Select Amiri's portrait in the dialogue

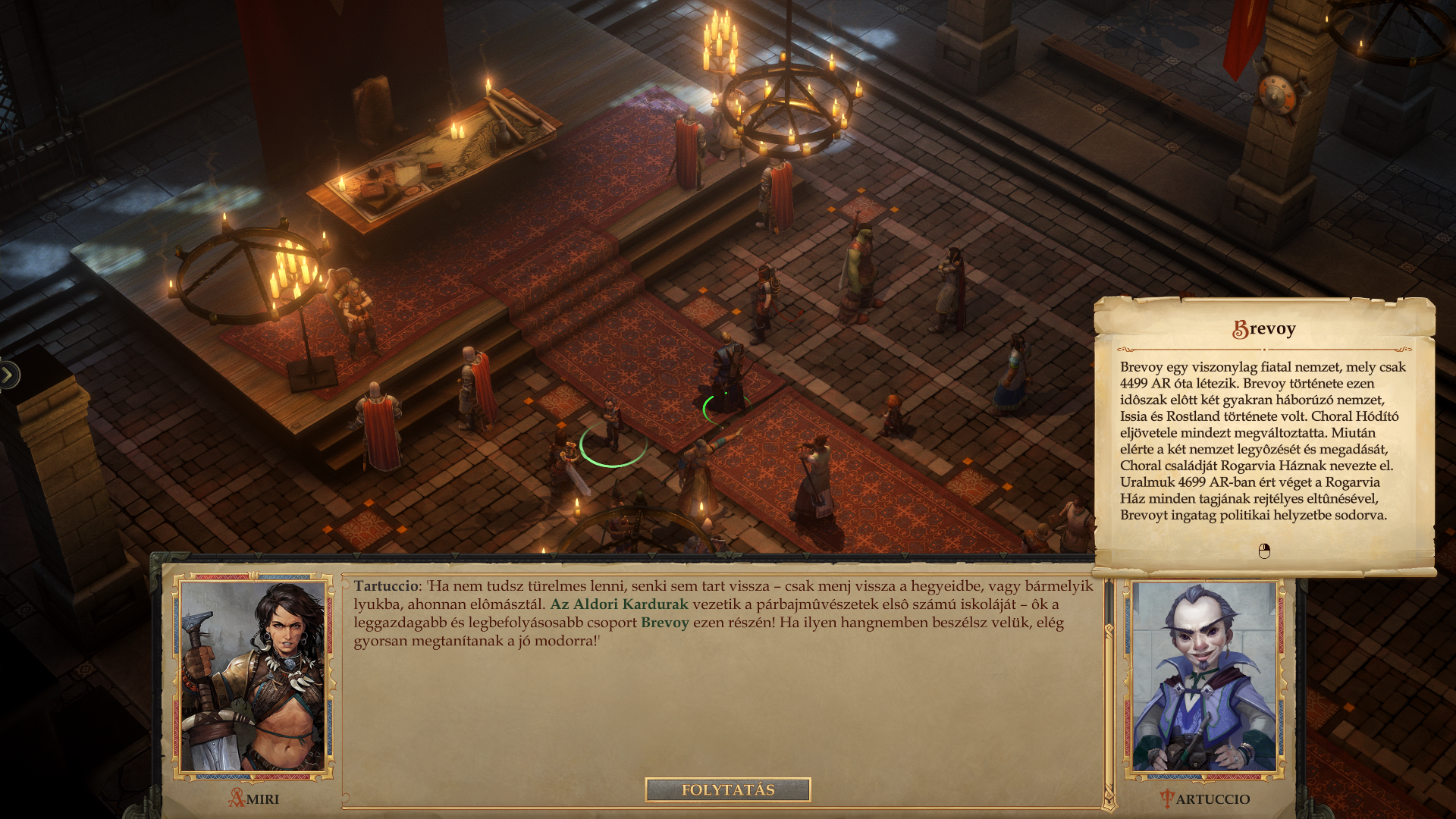[x=253, y=677]
